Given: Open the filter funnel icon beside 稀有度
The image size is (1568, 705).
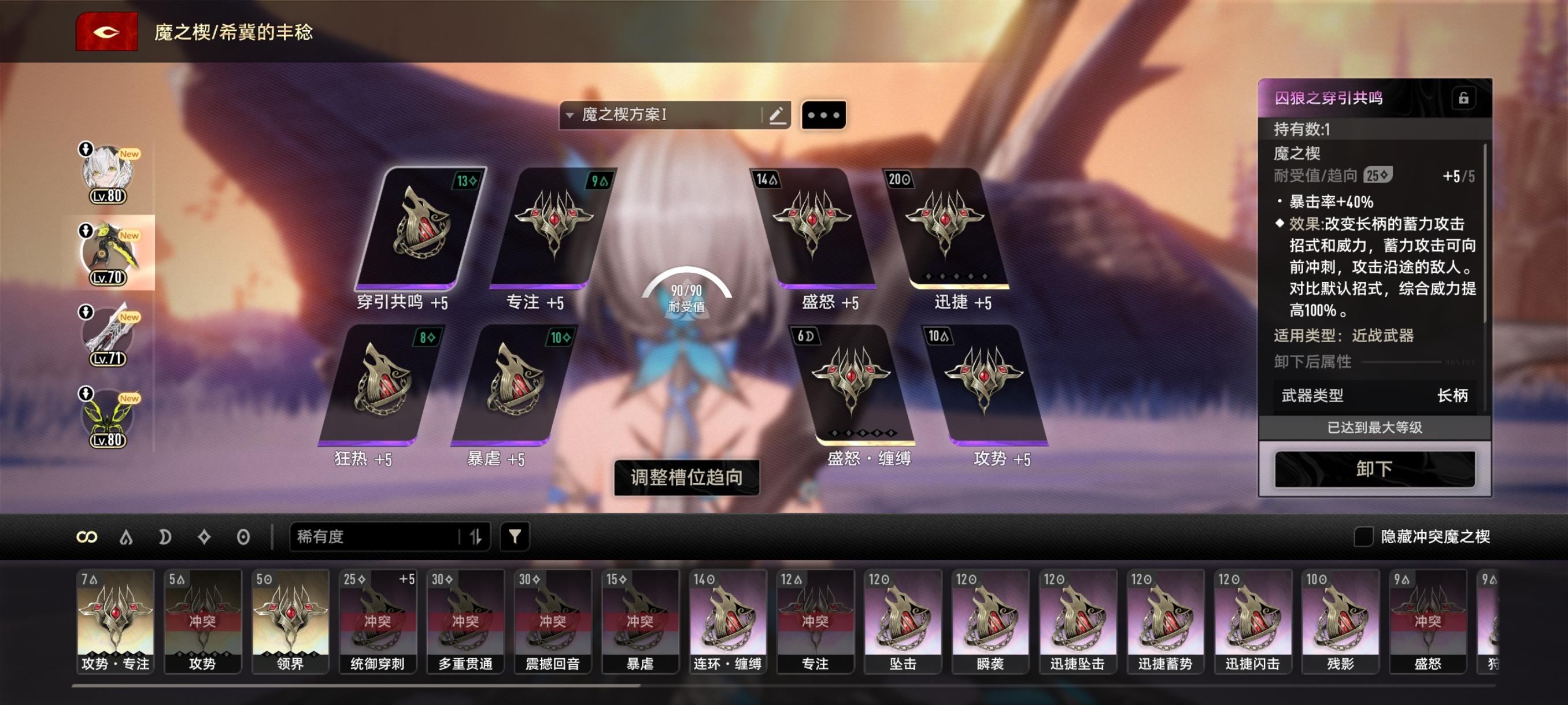Looking at the screenshot, I should [515, 536].
